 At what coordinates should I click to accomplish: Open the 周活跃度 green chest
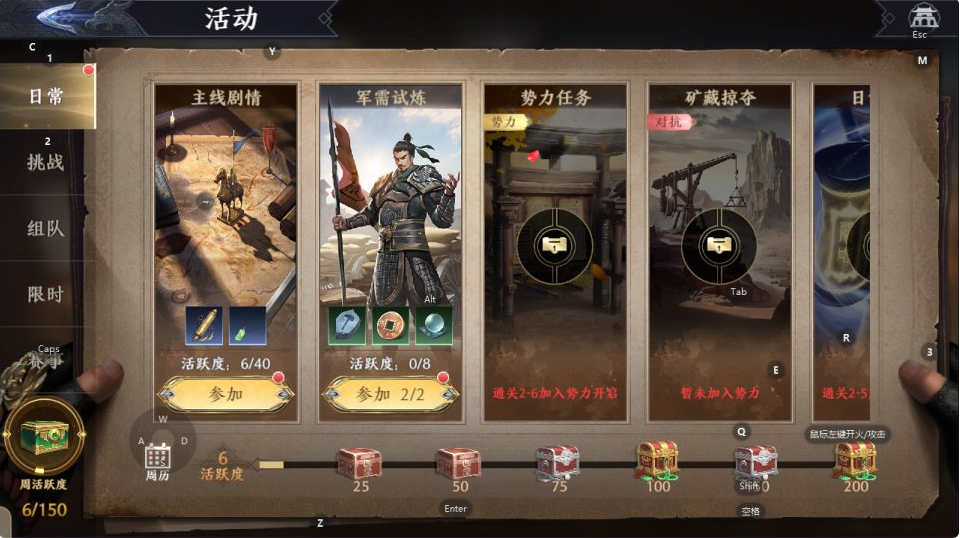pyautogui.click(x=44, y=438)
